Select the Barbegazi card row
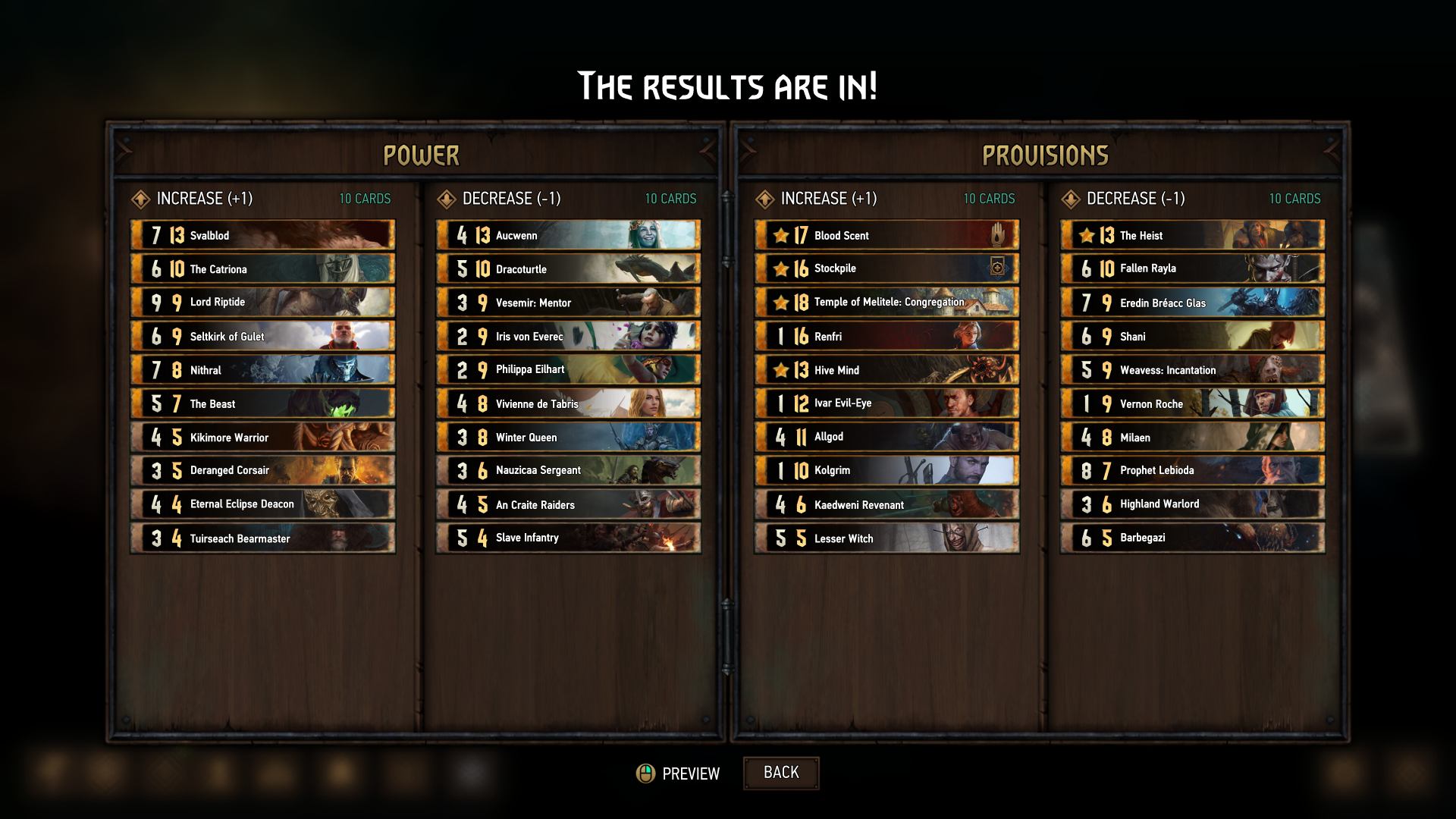Screen dimensions: 1456x819 pos(1192,538)
